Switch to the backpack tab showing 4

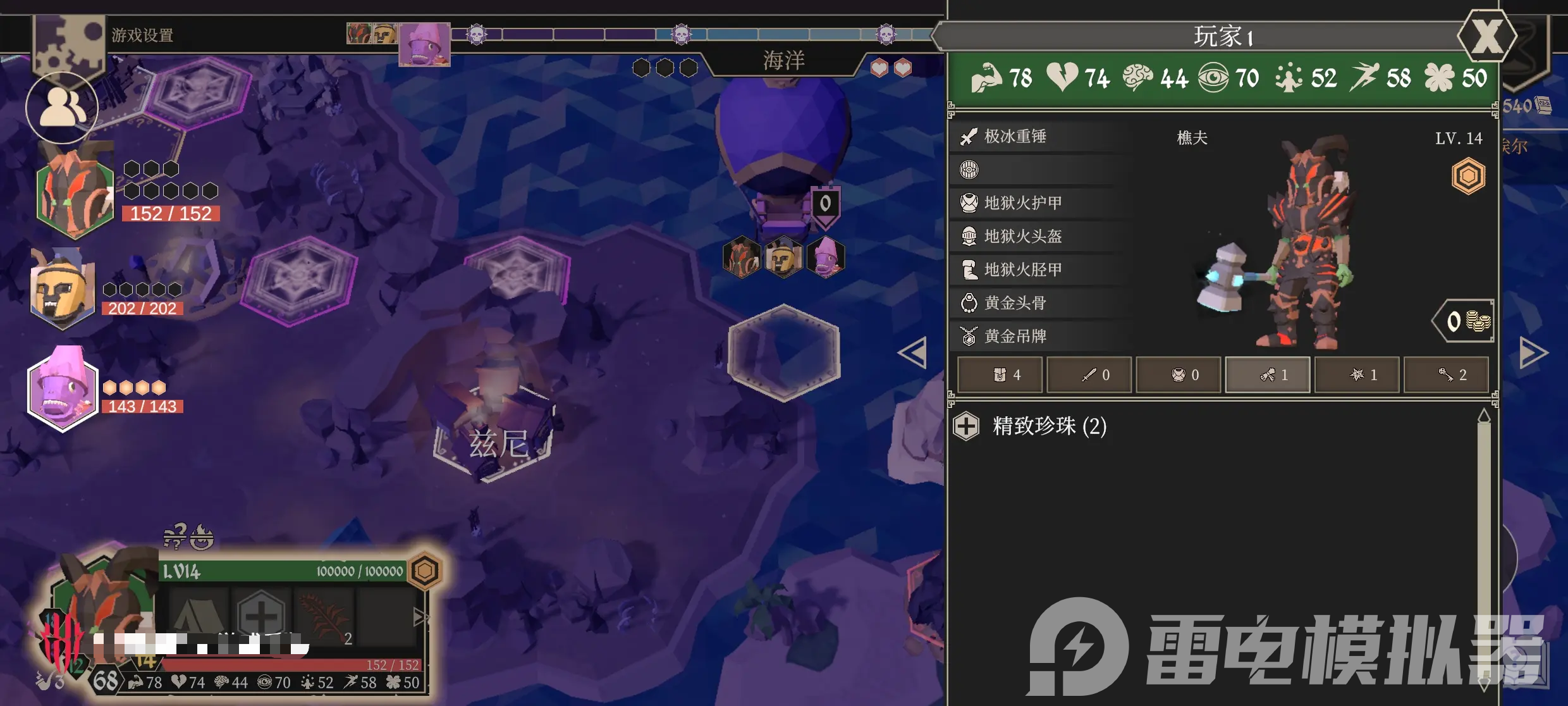click(x=999, y=375)
